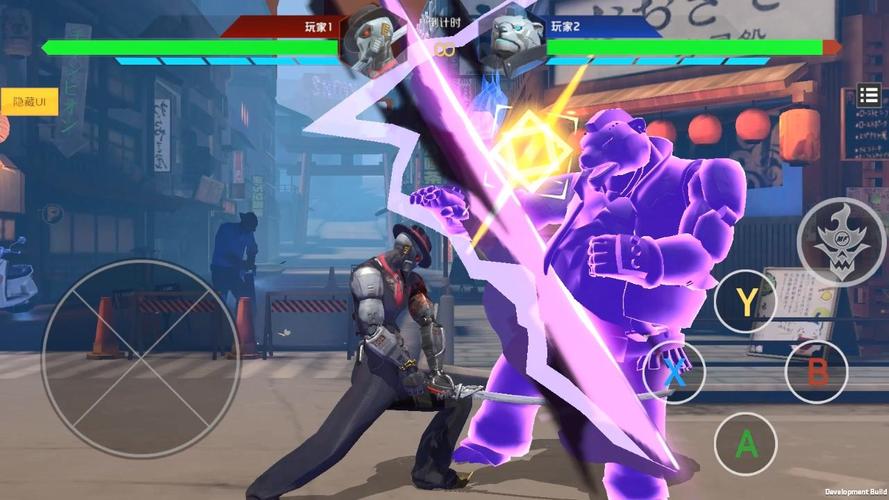Tap the blue X attack button
Screen dimensions: 889x500
pos(674,372)
